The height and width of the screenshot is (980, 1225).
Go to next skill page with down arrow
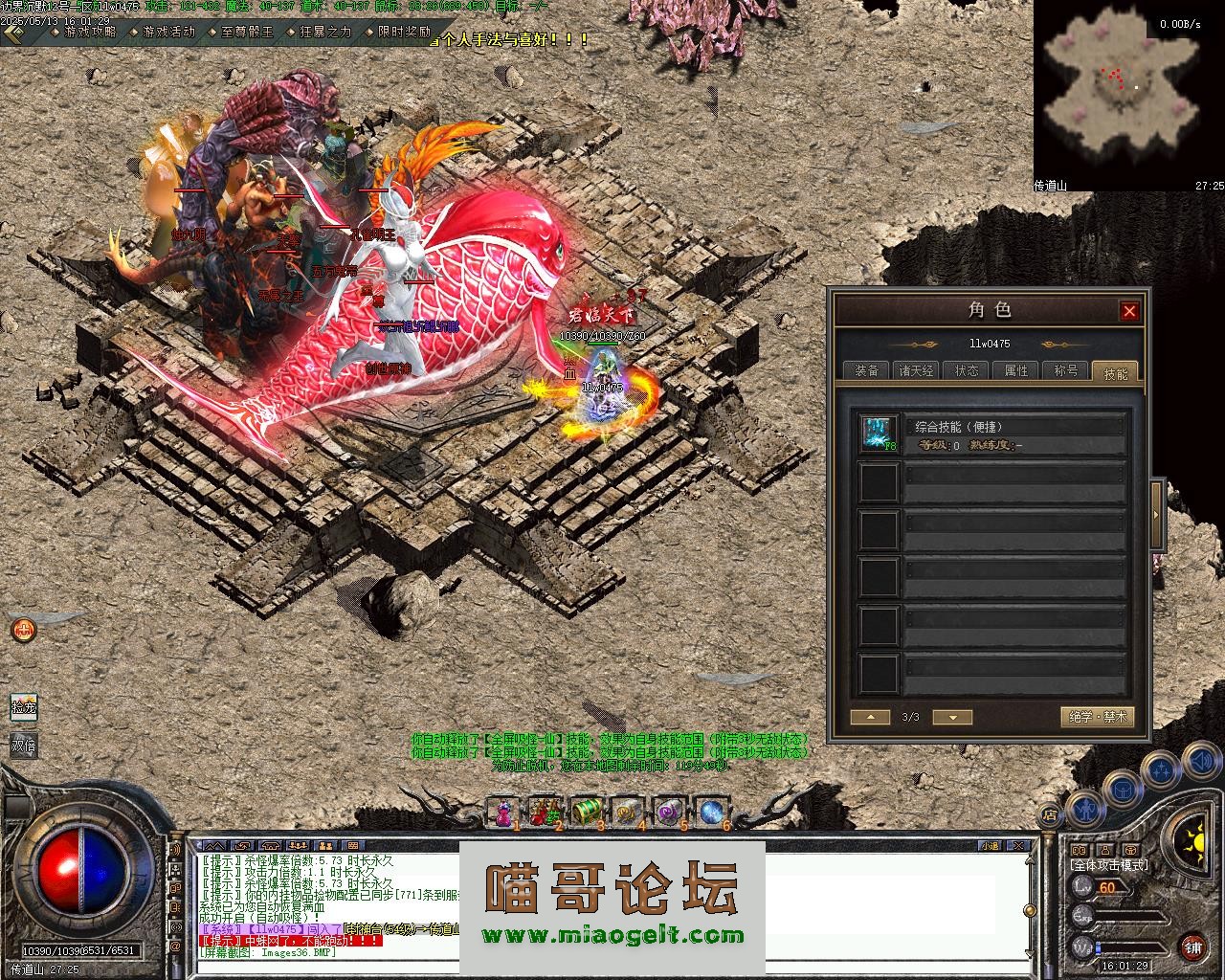click(952, 717)
